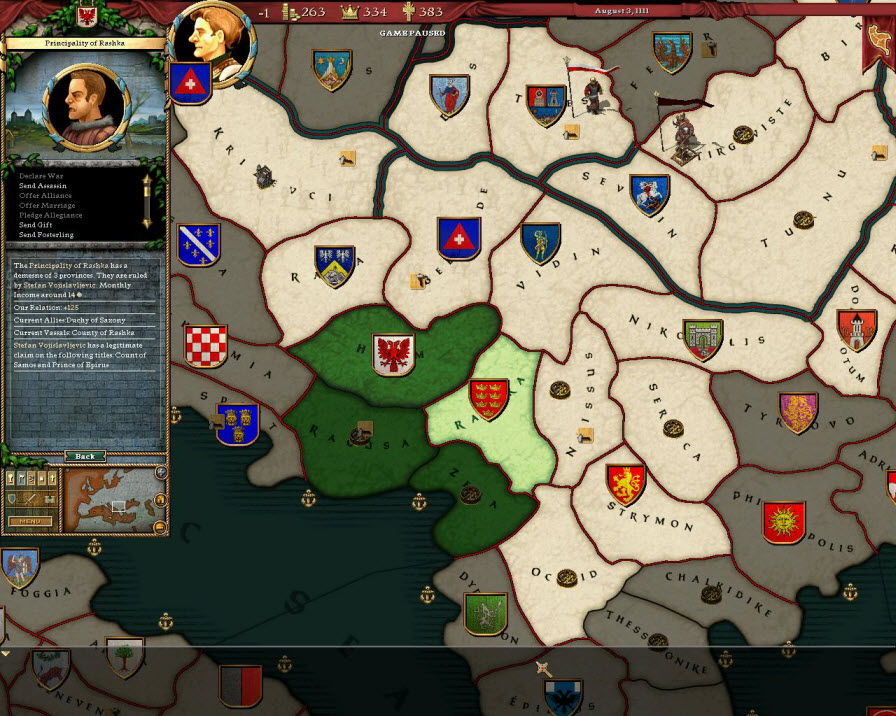Click the round gate-icon button beside the minimap

point(161,500)
